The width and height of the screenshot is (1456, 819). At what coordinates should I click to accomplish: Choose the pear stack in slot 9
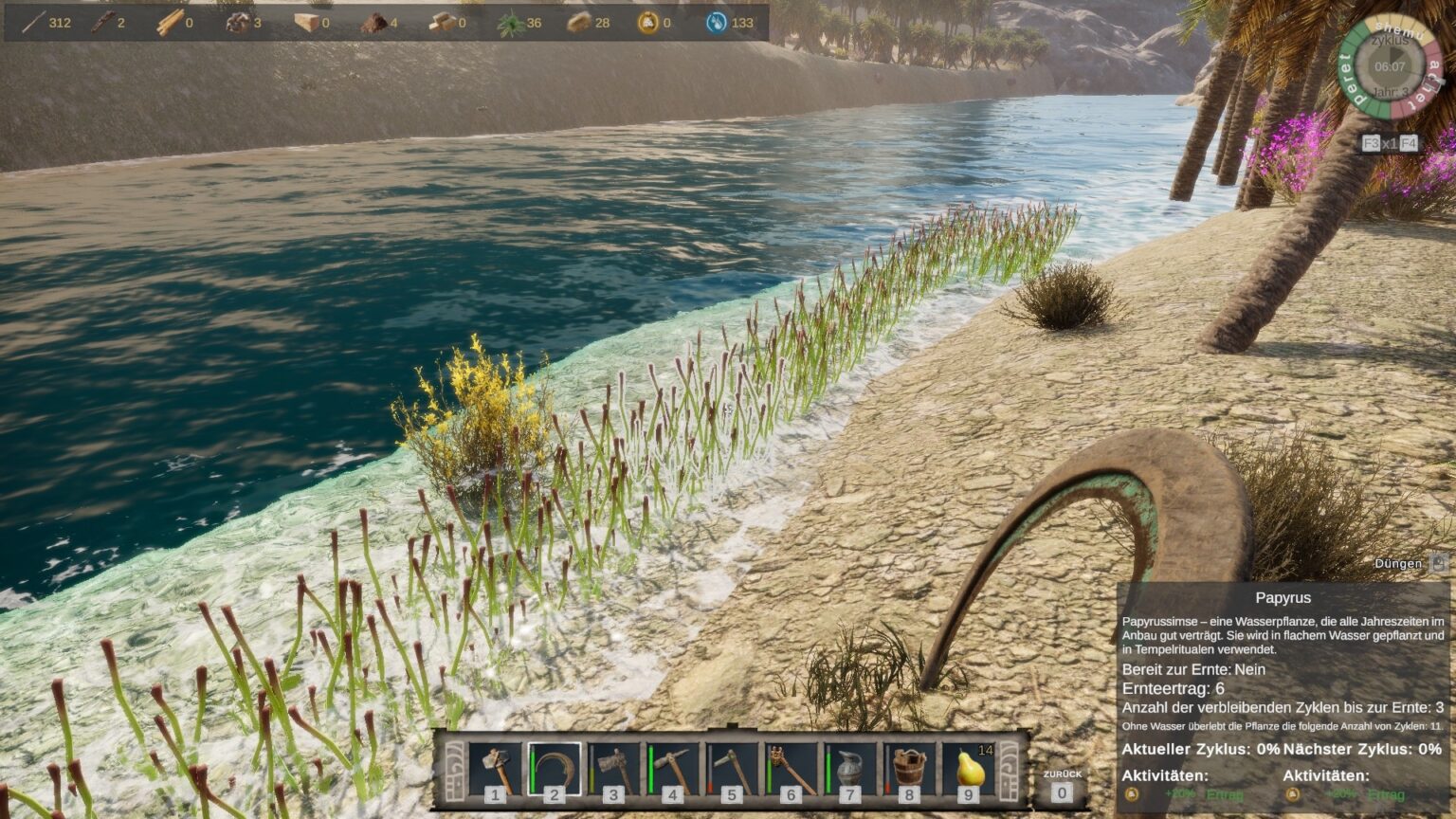click(x=968, y=768)
